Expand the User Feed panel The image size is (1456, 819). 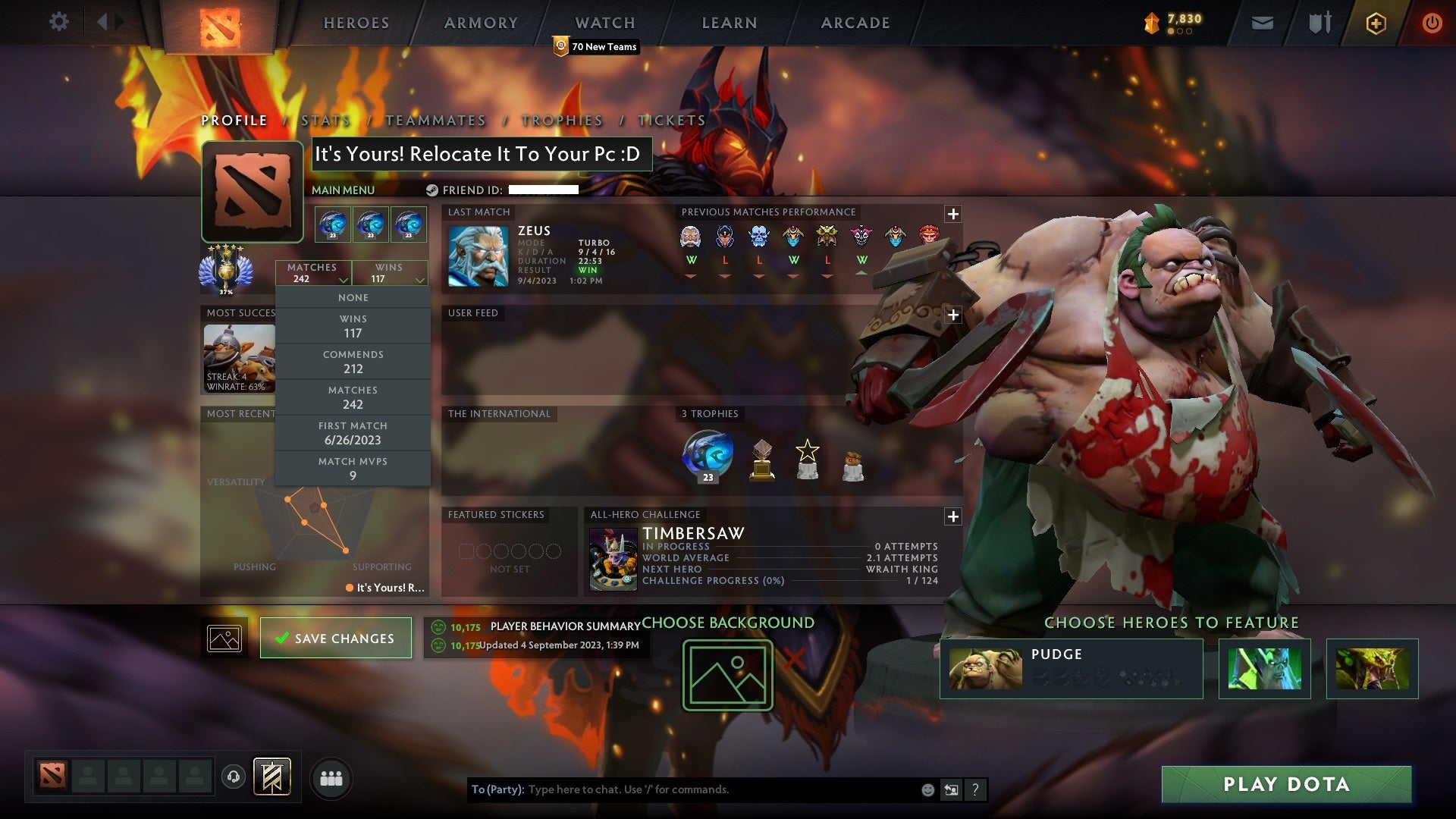tap(952, 313)
